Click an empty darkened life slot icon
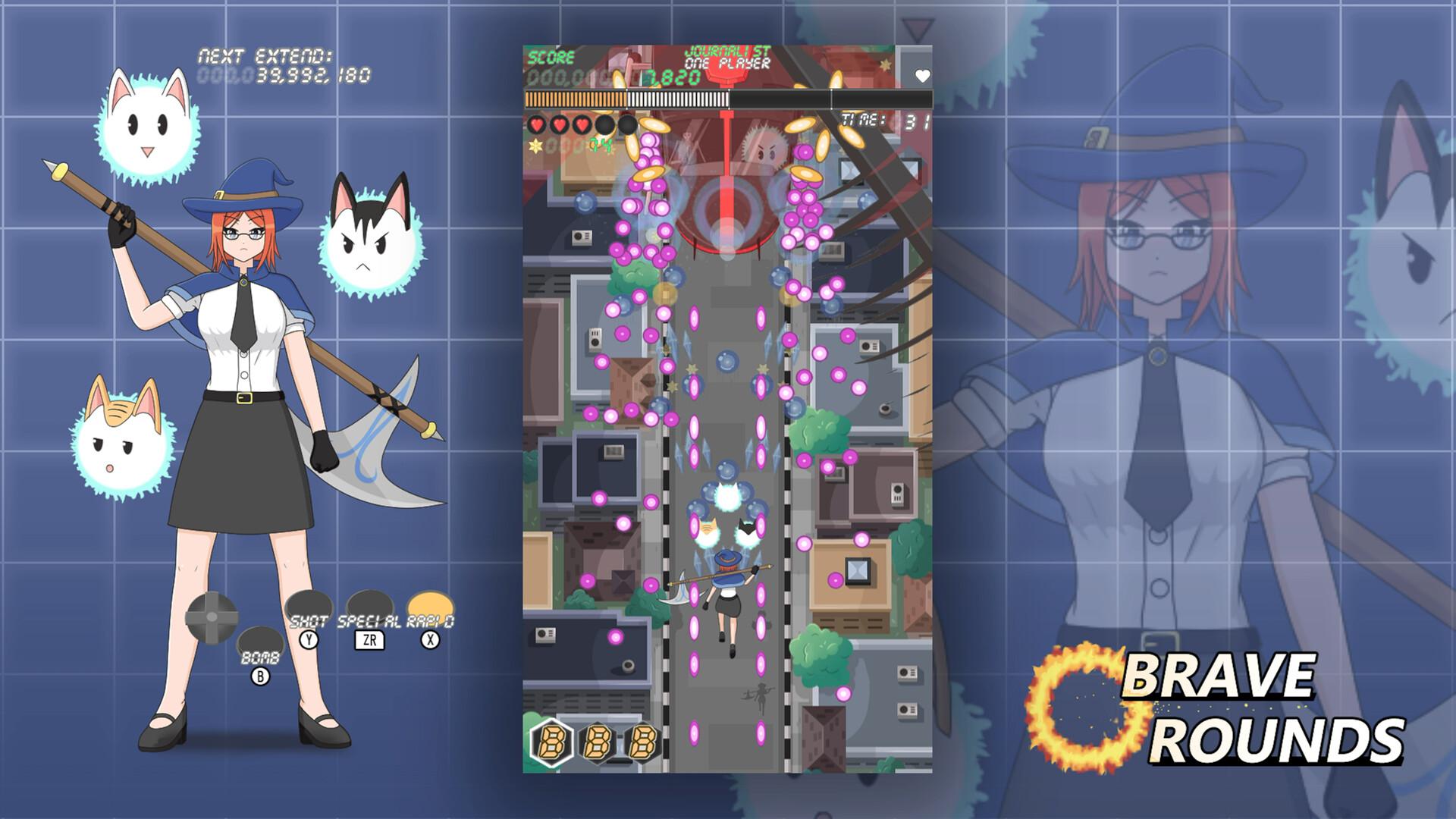 [x=607, y=124]
